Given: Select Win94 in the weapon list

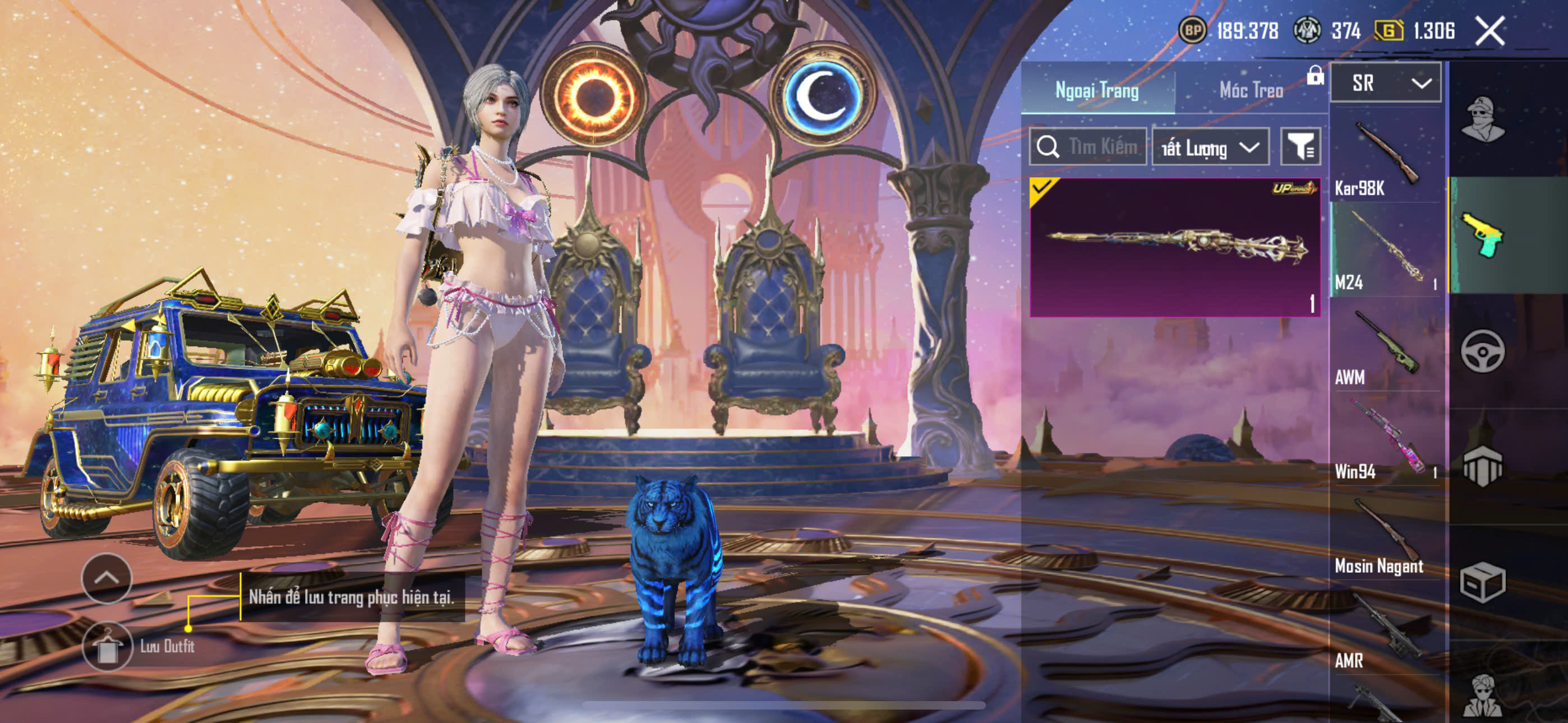Looking at the screenshot, I should tap(1386, 439).
